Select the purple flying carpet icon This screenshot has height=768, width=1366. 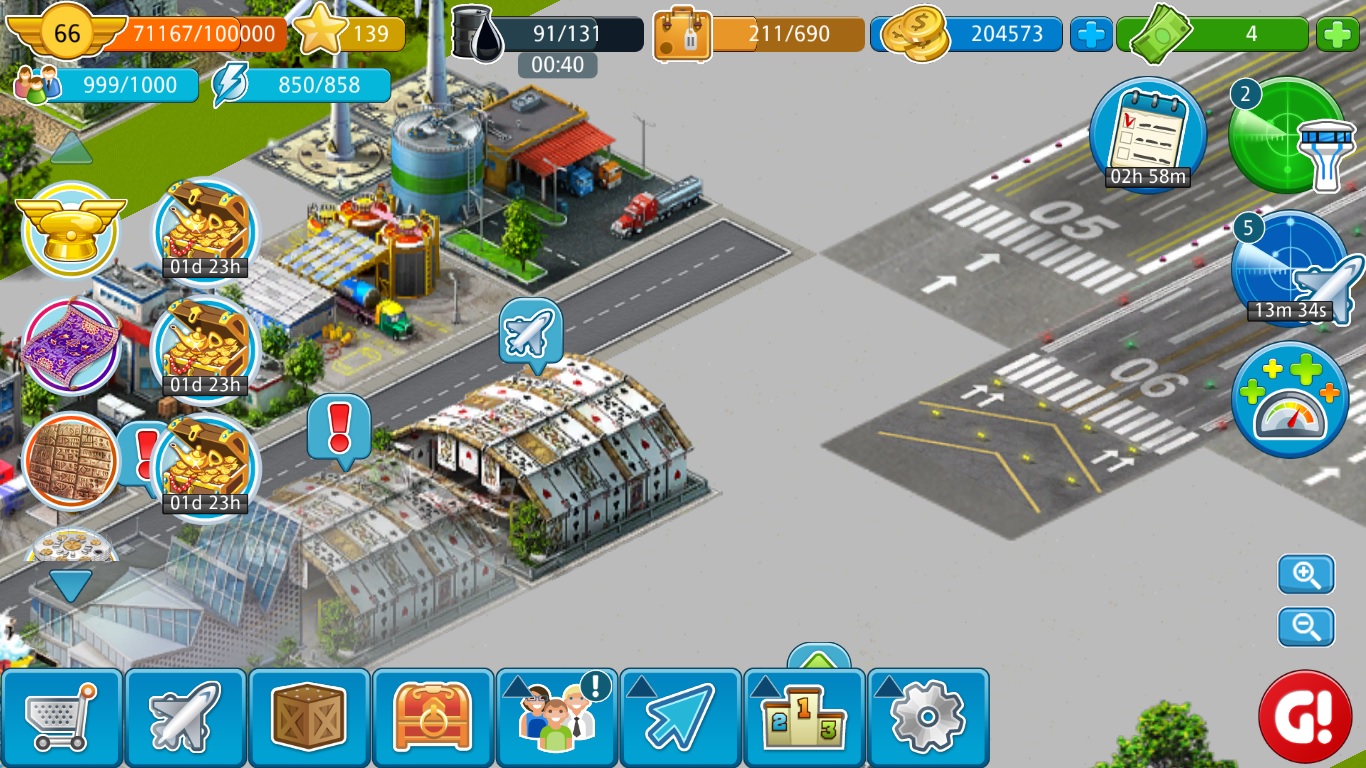71,345
